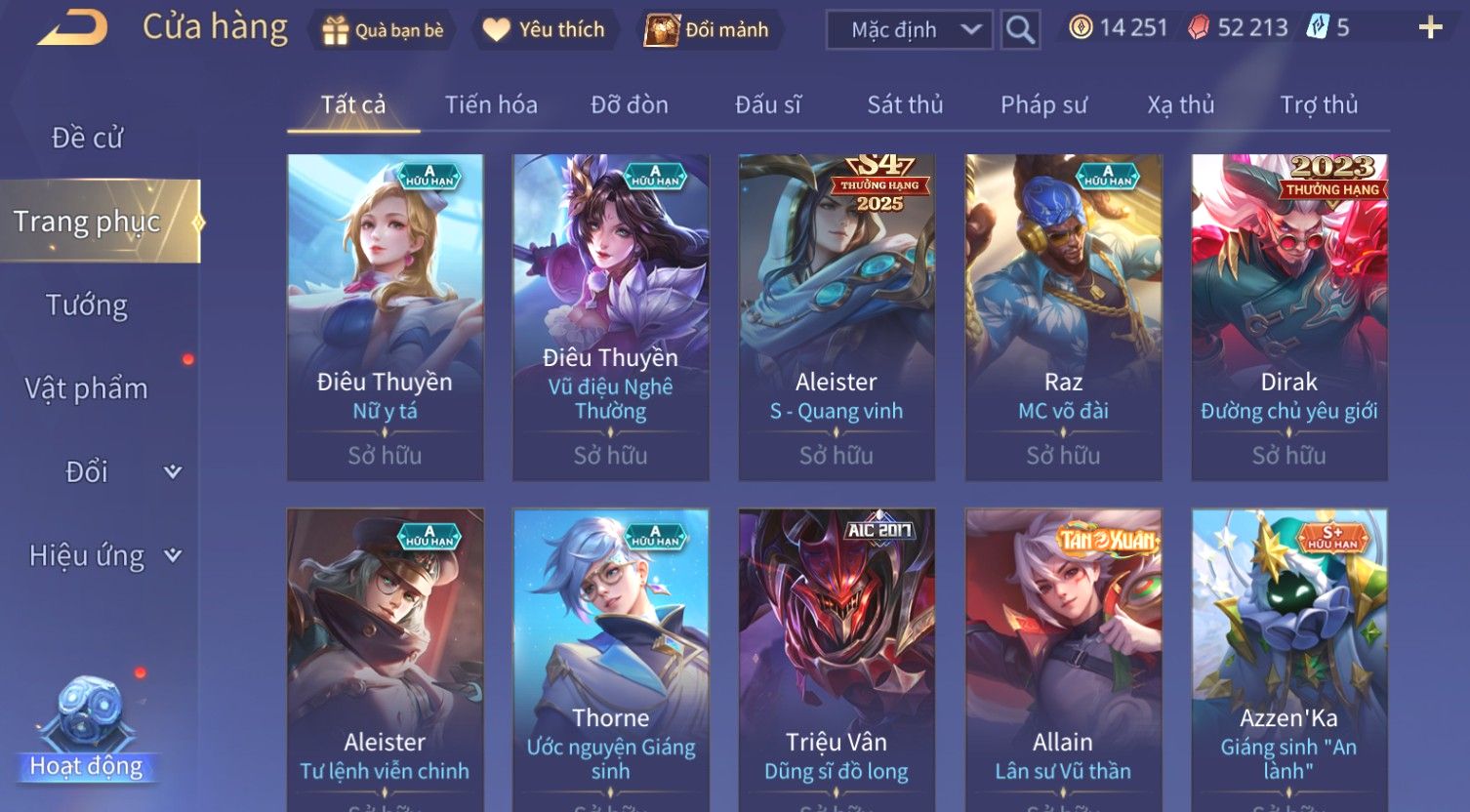This screenshot has height=812, width=1470.
Task: Choose the Trợ thủ tab
Action: (x=1319, y=105)
